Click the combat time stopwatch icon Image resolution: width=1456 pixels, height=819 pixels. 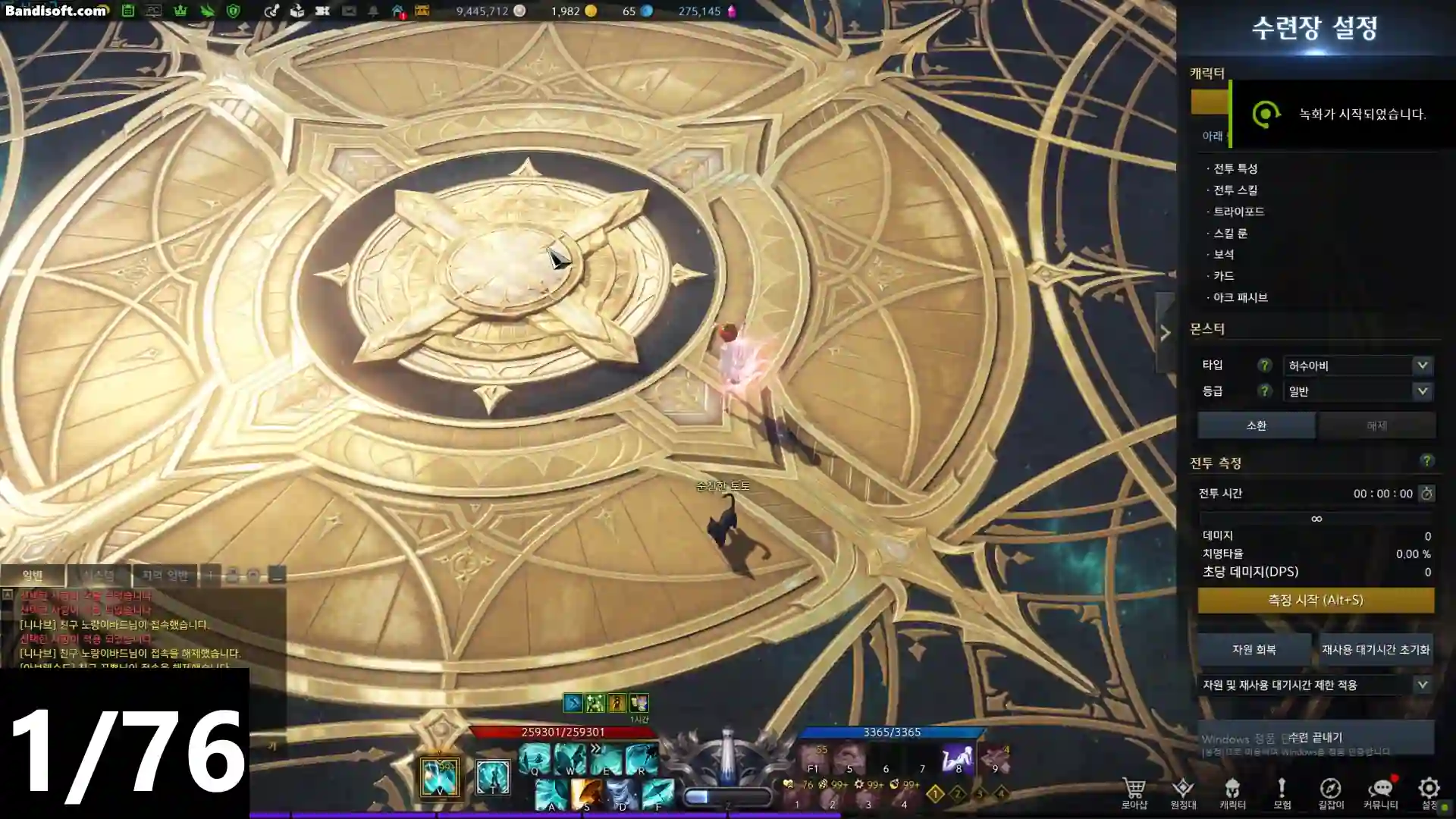coord(1426,494)
